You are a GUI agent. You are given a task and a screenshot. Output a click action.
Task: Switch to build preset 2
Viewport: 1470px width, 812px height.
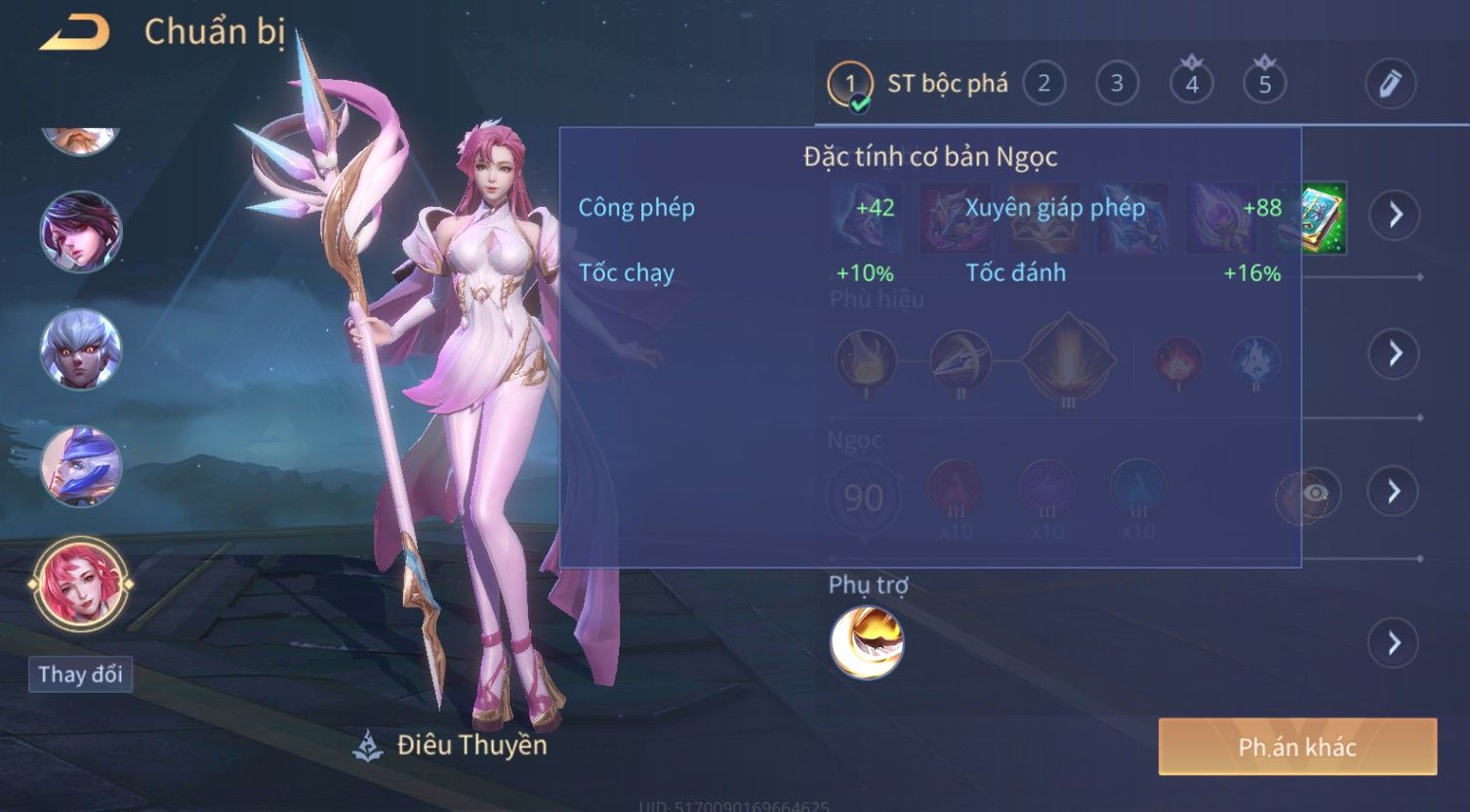1043,84
